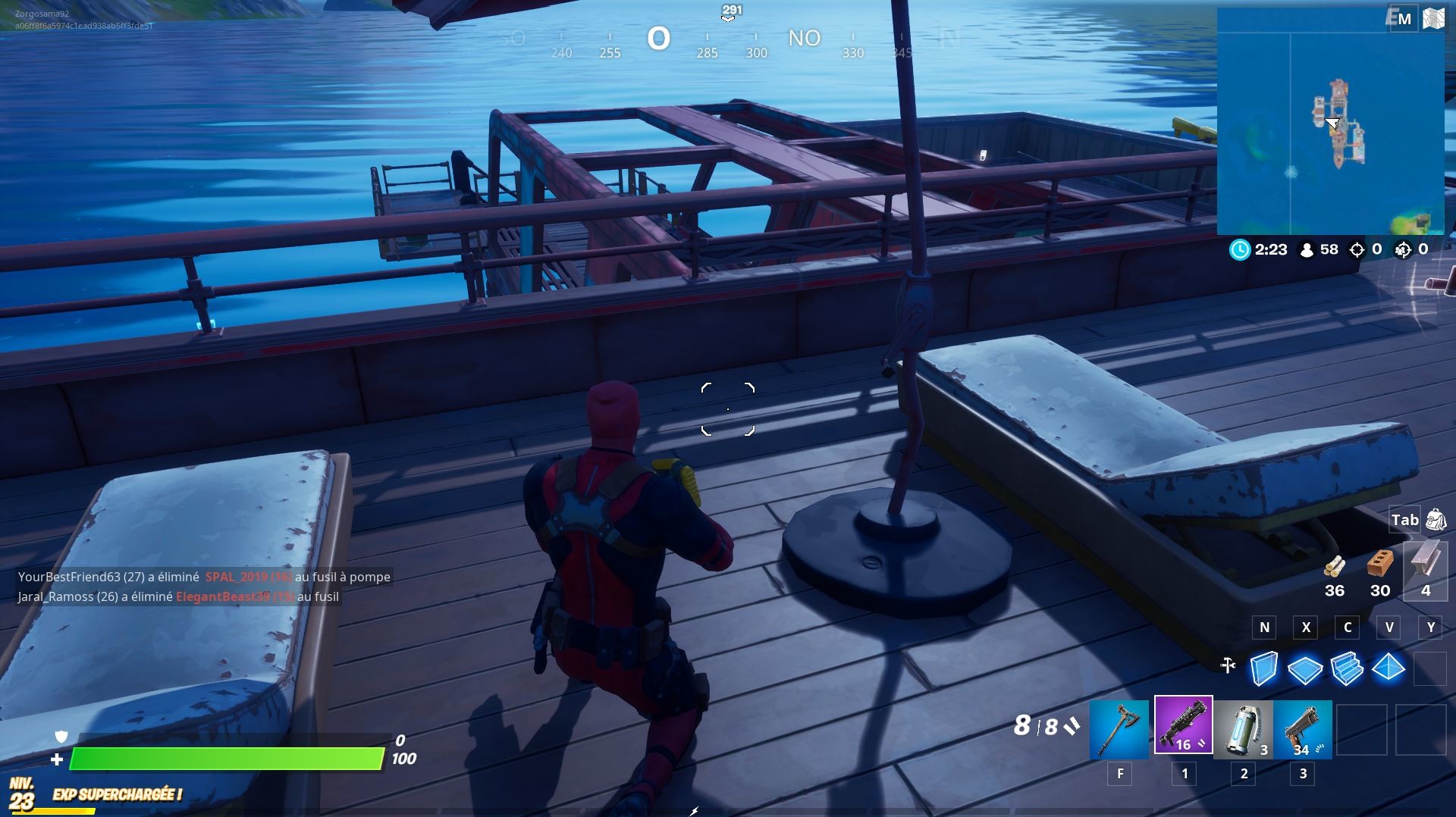The width and height of the screenshot is (1456, 817).
Task: Toggle the wall build piece
Action: [x=1263, y=668]
